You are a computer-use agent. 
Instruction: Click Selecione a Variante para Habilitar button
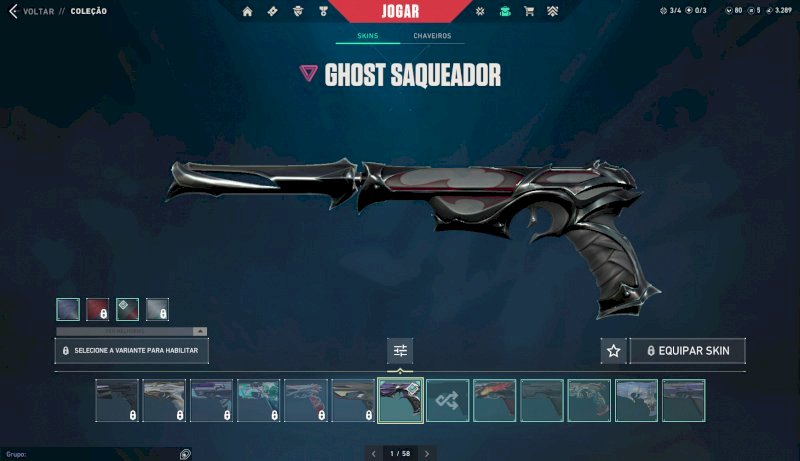[x=131, y=351]
